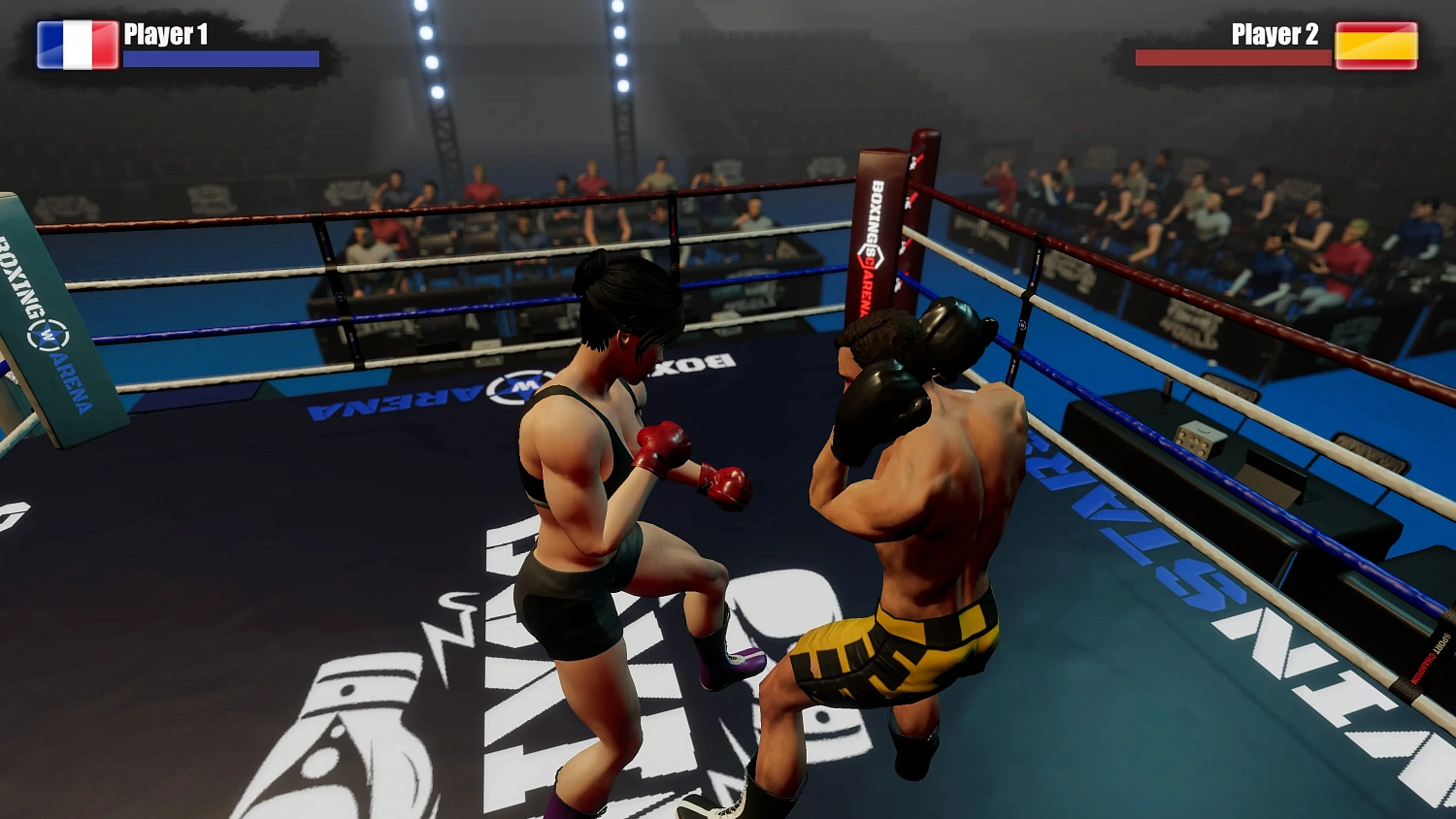Open the Player 1 name label
Viewport: 1456px width, 819px height.
[x=167, y=35]
